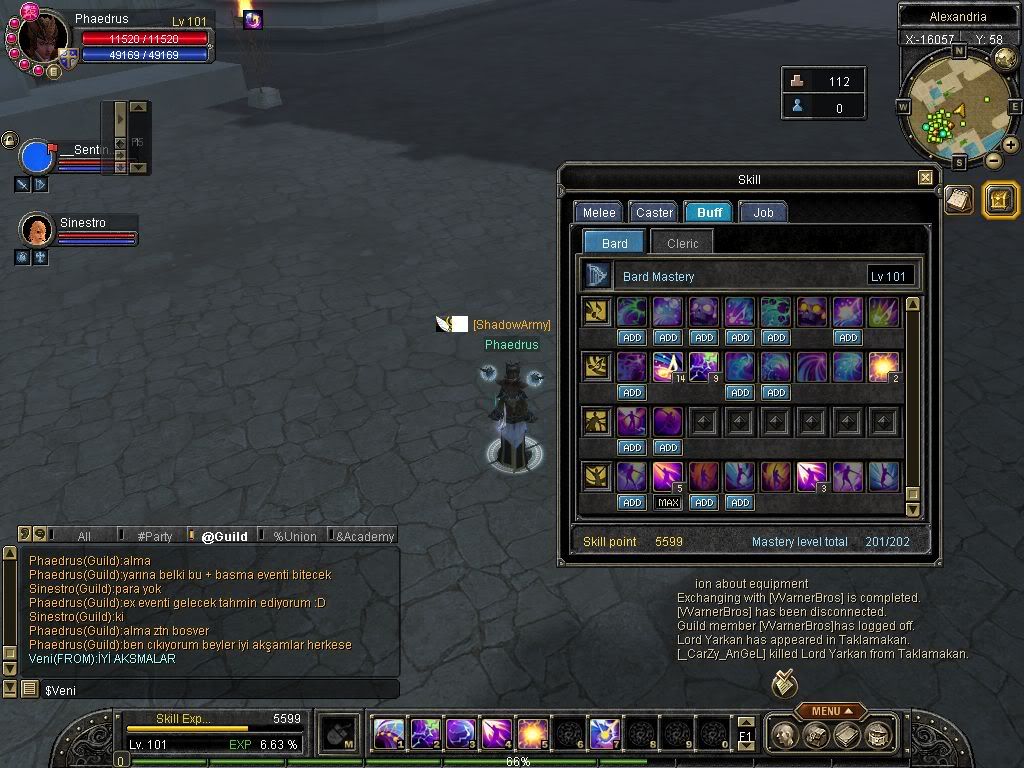
Task: Open the world map globe icon
Action: (x=1006, y=58)
